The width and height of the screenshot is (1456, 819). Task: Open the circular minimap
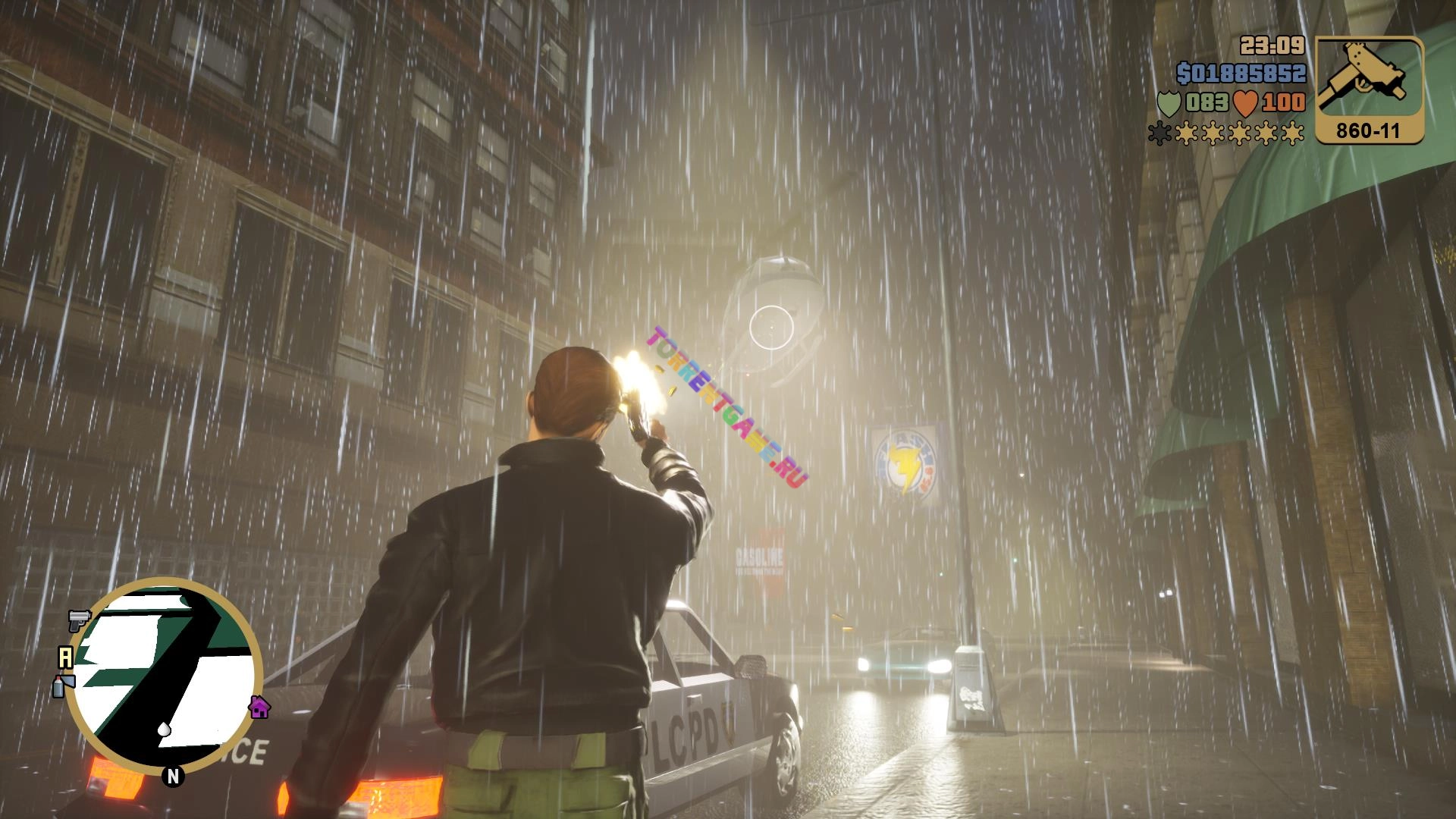(165, 675)
